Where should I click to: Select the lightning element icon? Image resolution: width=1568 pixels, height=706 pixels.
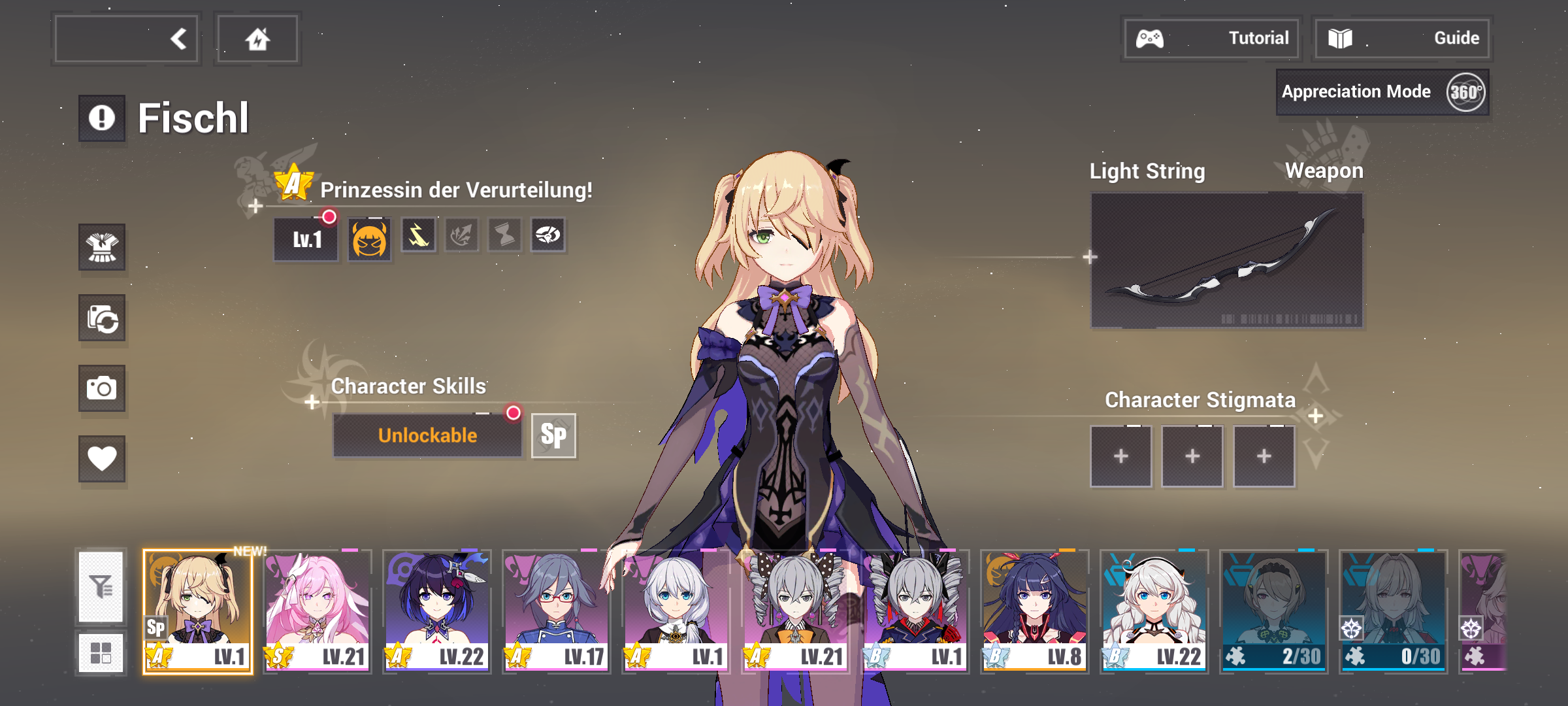[417, 236]
